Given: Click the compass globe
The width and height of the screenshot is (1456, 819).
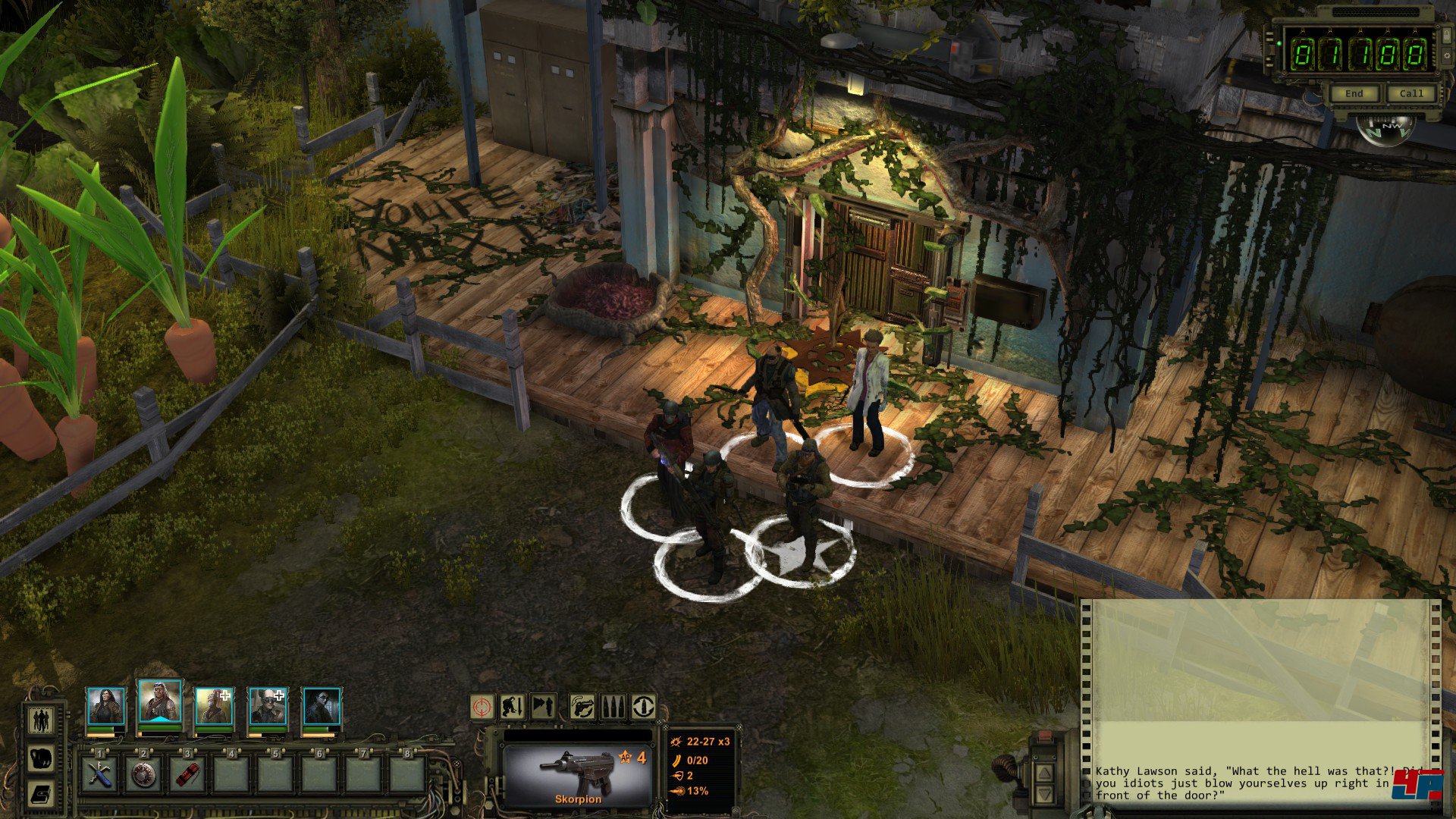Looking at the screenshot, I should tap(1385, 129).
